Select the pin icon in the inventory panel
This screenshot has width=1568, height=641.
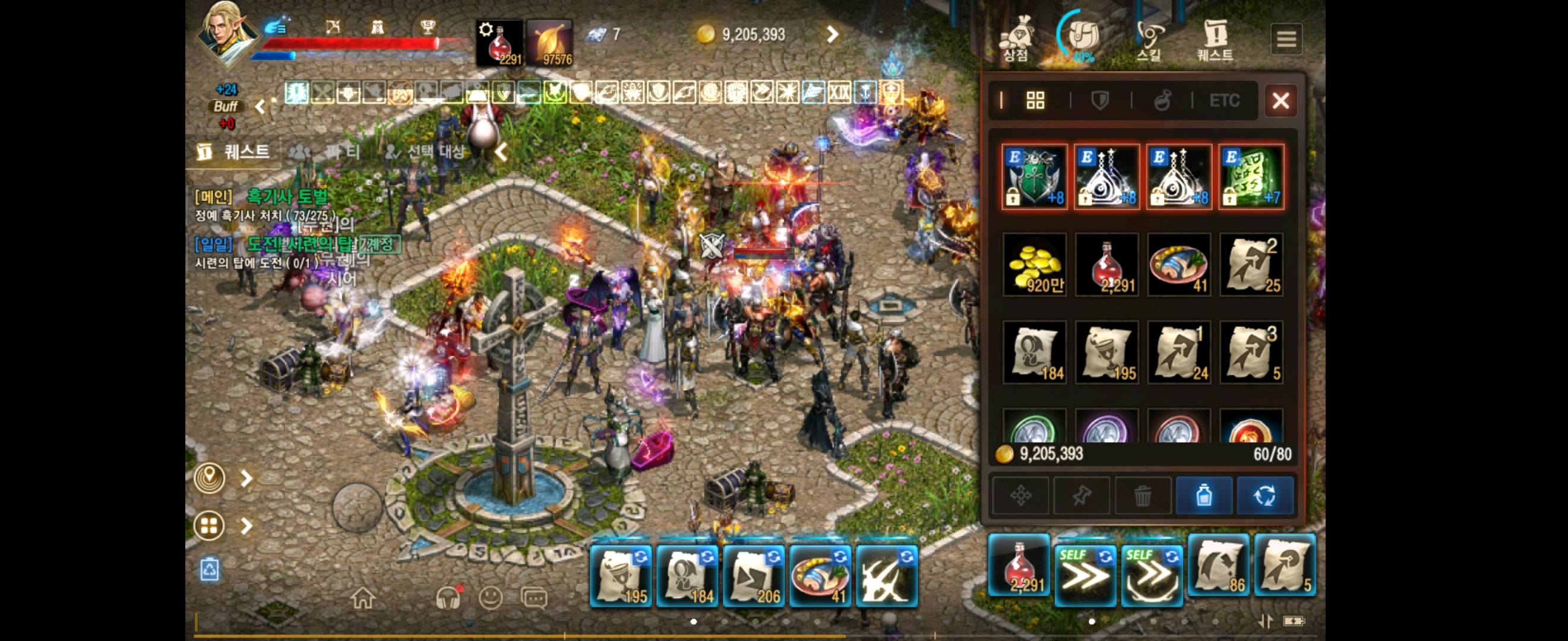pos(1082,496)
